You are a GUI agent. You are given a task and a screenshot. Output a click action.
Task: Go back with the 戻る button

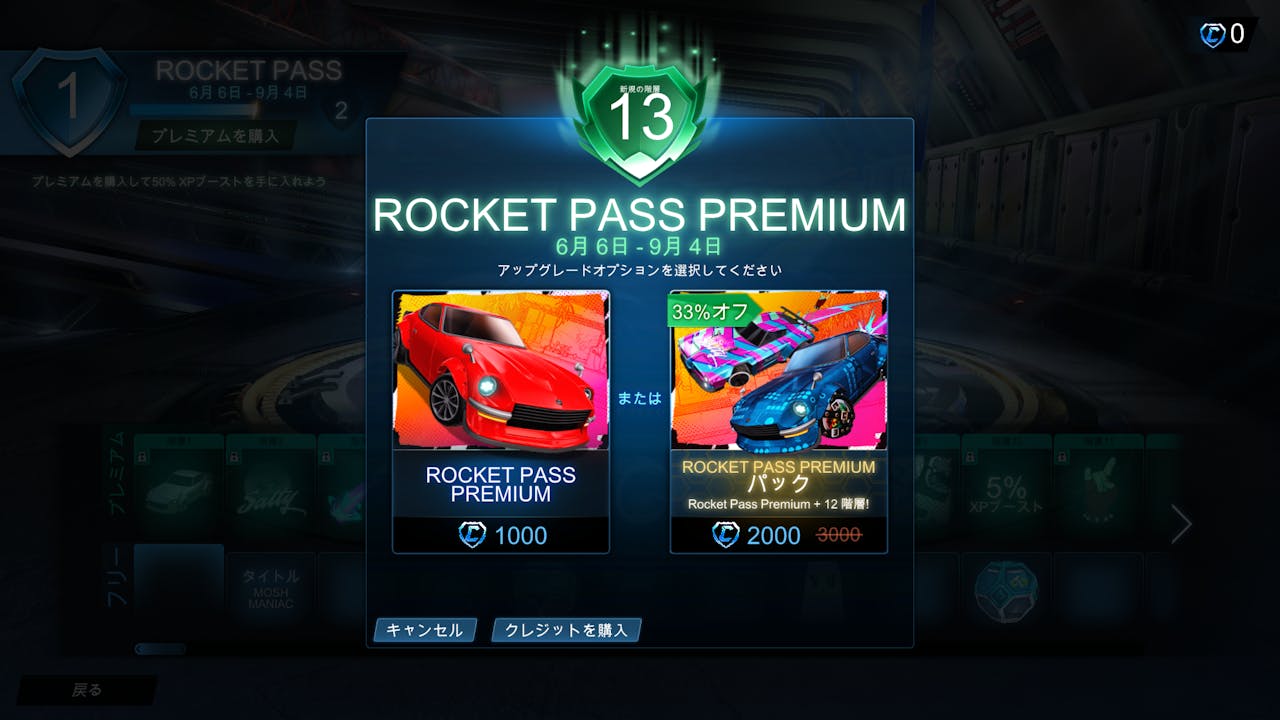point(87,690)
